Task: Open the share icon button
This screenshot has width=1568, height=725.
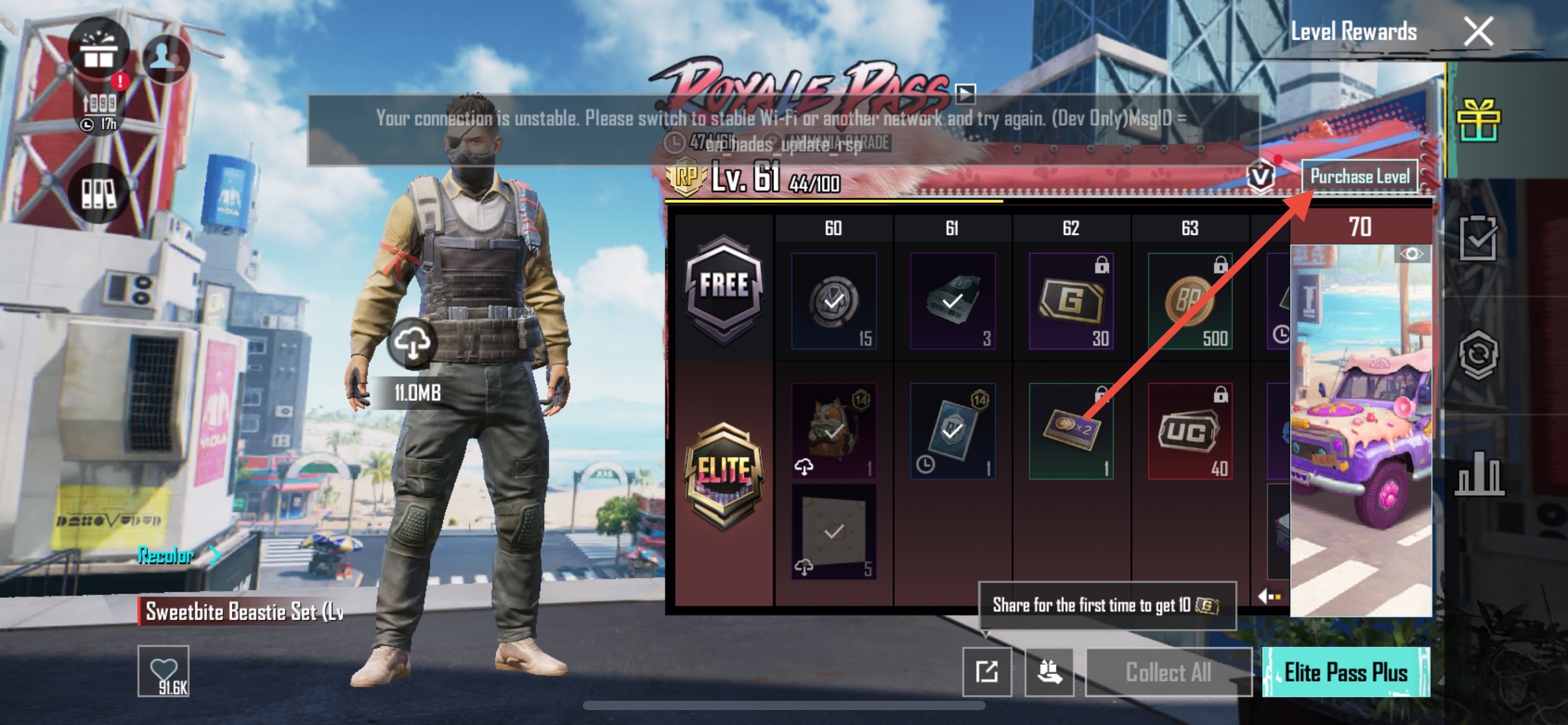Action: click(x=987, y=672)
